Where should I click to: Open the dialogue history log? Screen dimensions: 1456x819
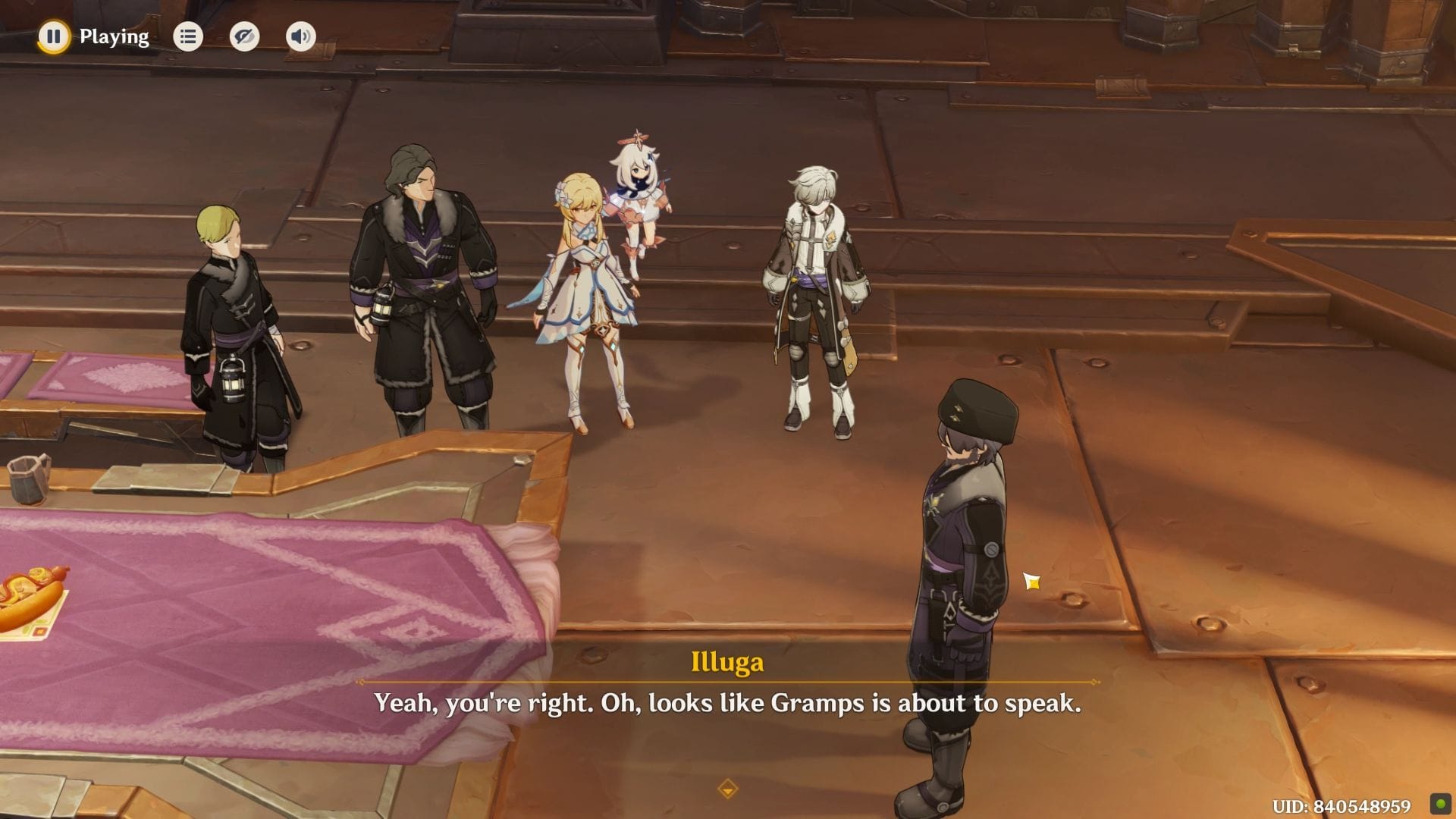point(187,36)
